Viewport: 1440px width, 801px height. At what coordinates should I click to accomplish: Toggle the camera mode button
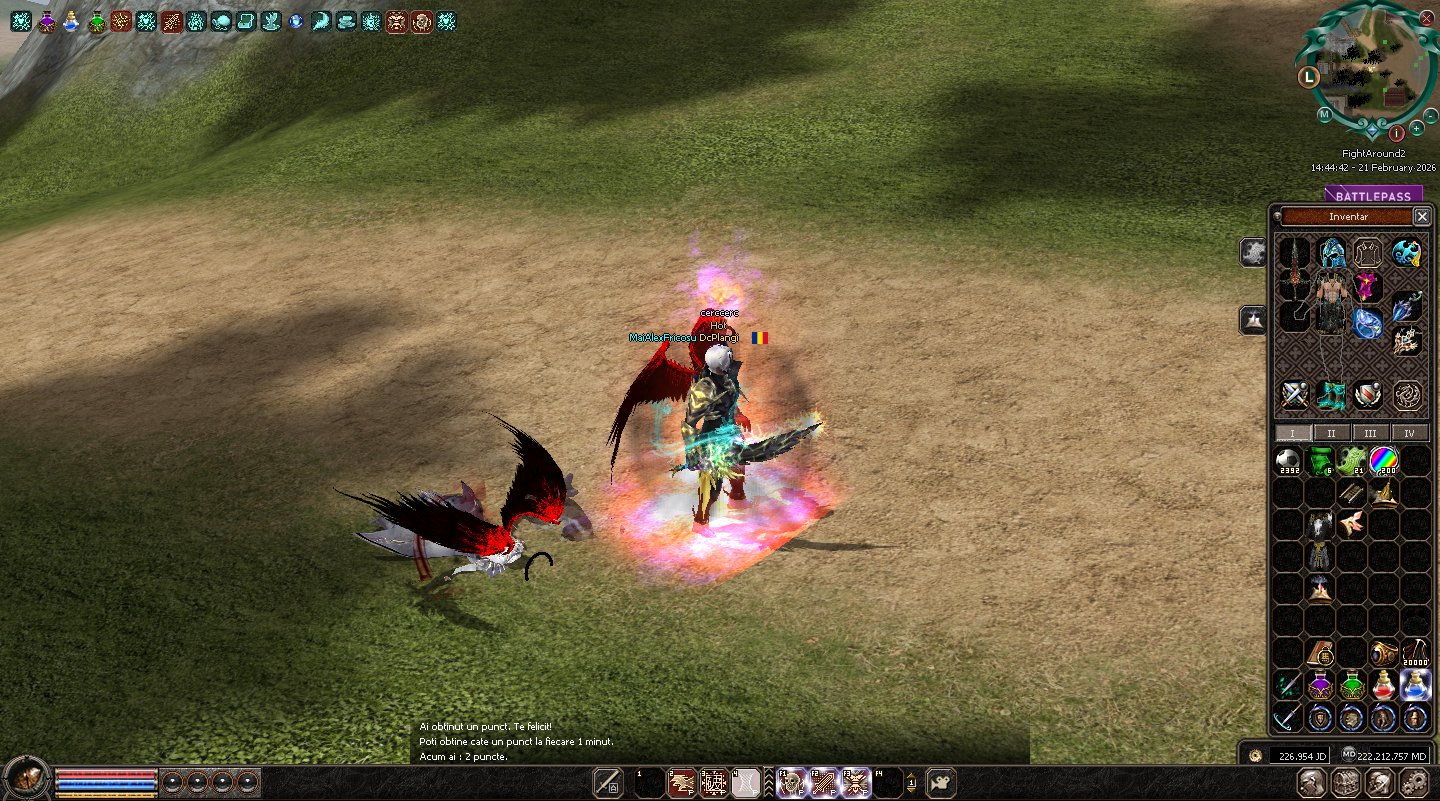pos(941,782)
